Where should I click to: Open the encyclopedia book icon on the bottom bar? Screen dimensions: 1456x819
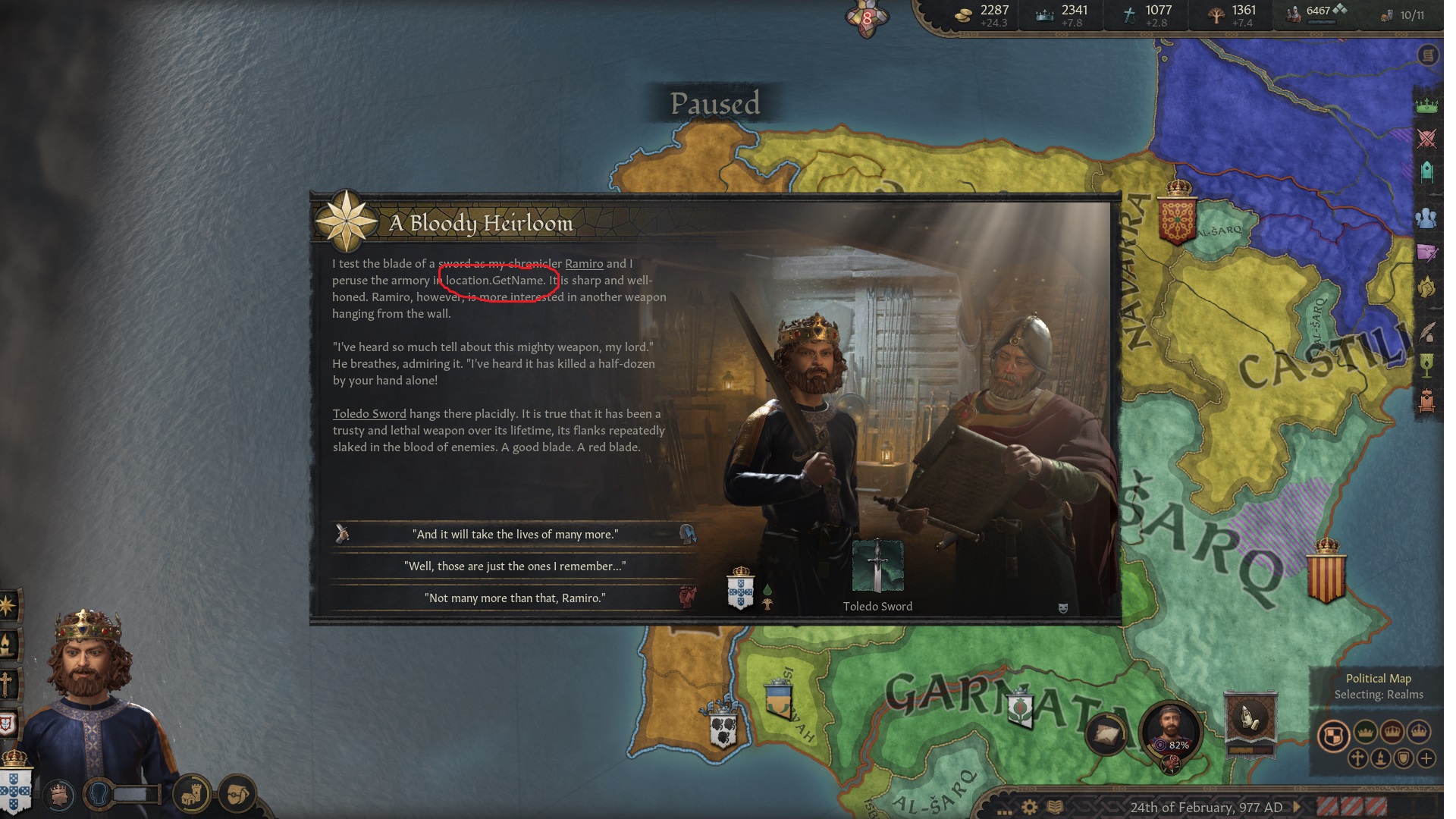[x=1055, y=805]
